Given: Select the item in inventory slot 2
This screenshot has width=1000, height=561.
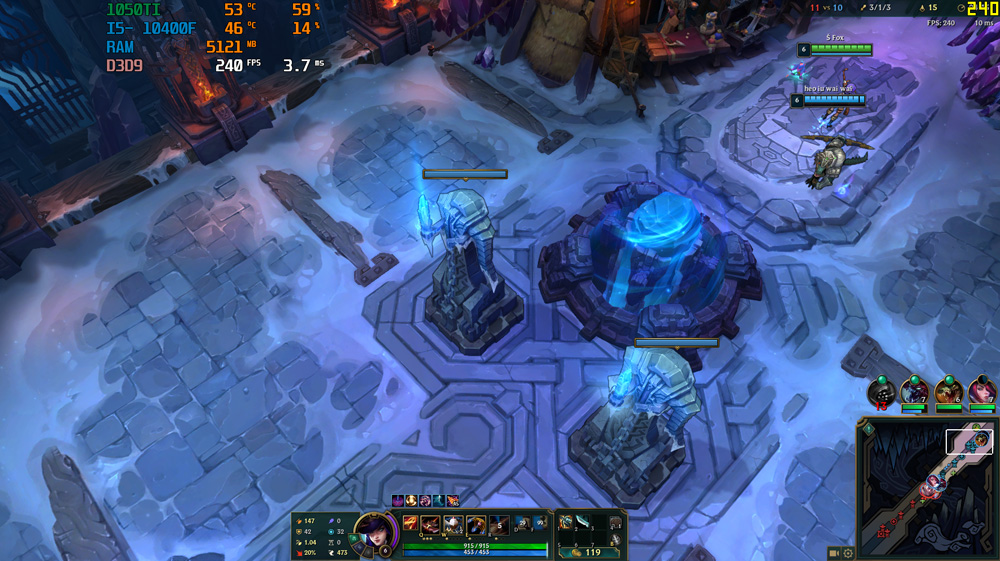Looking at the screenshot, I should point(582,520).
